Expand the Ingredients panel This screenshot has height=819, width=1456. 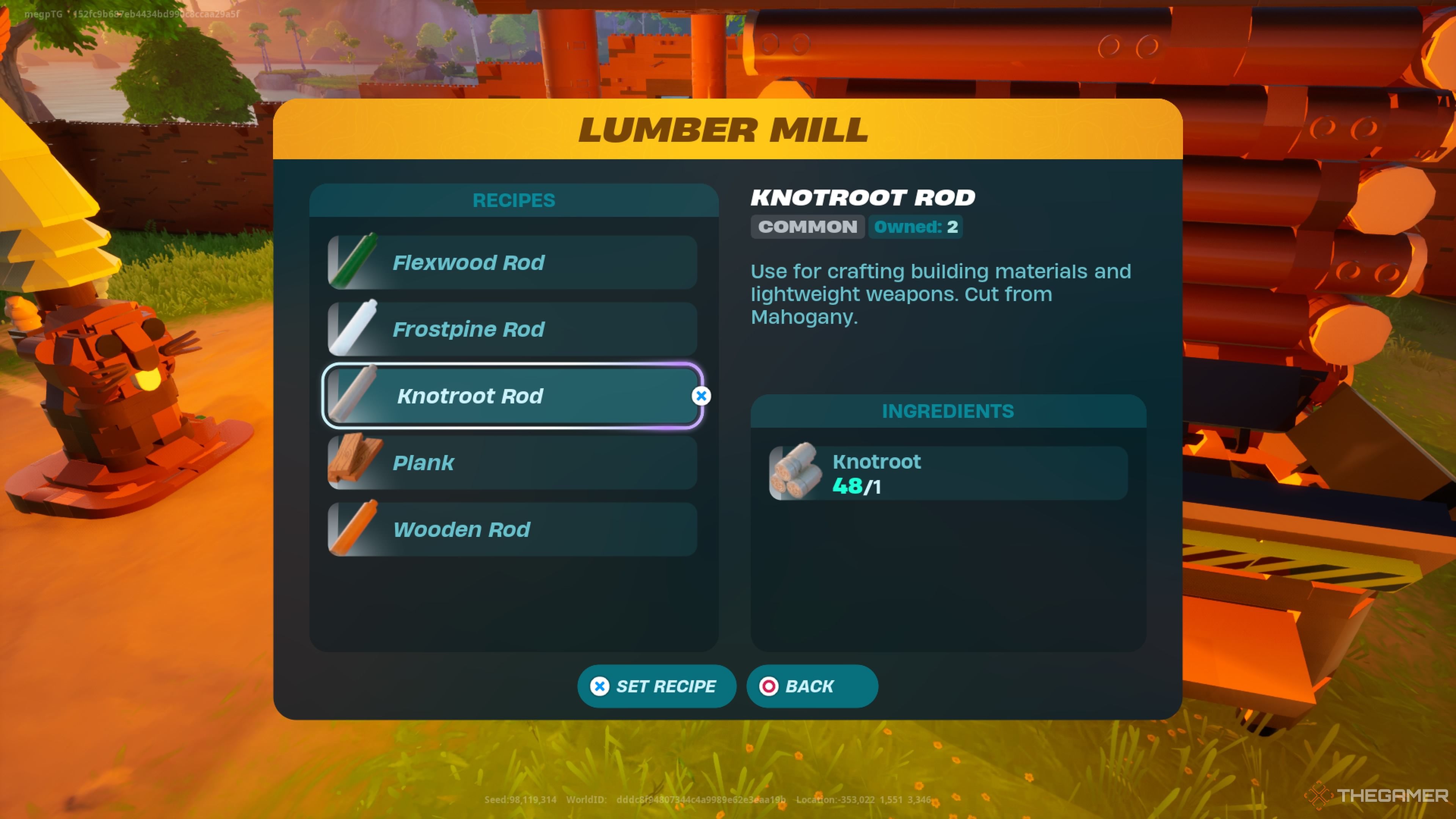tap(948, 411)
